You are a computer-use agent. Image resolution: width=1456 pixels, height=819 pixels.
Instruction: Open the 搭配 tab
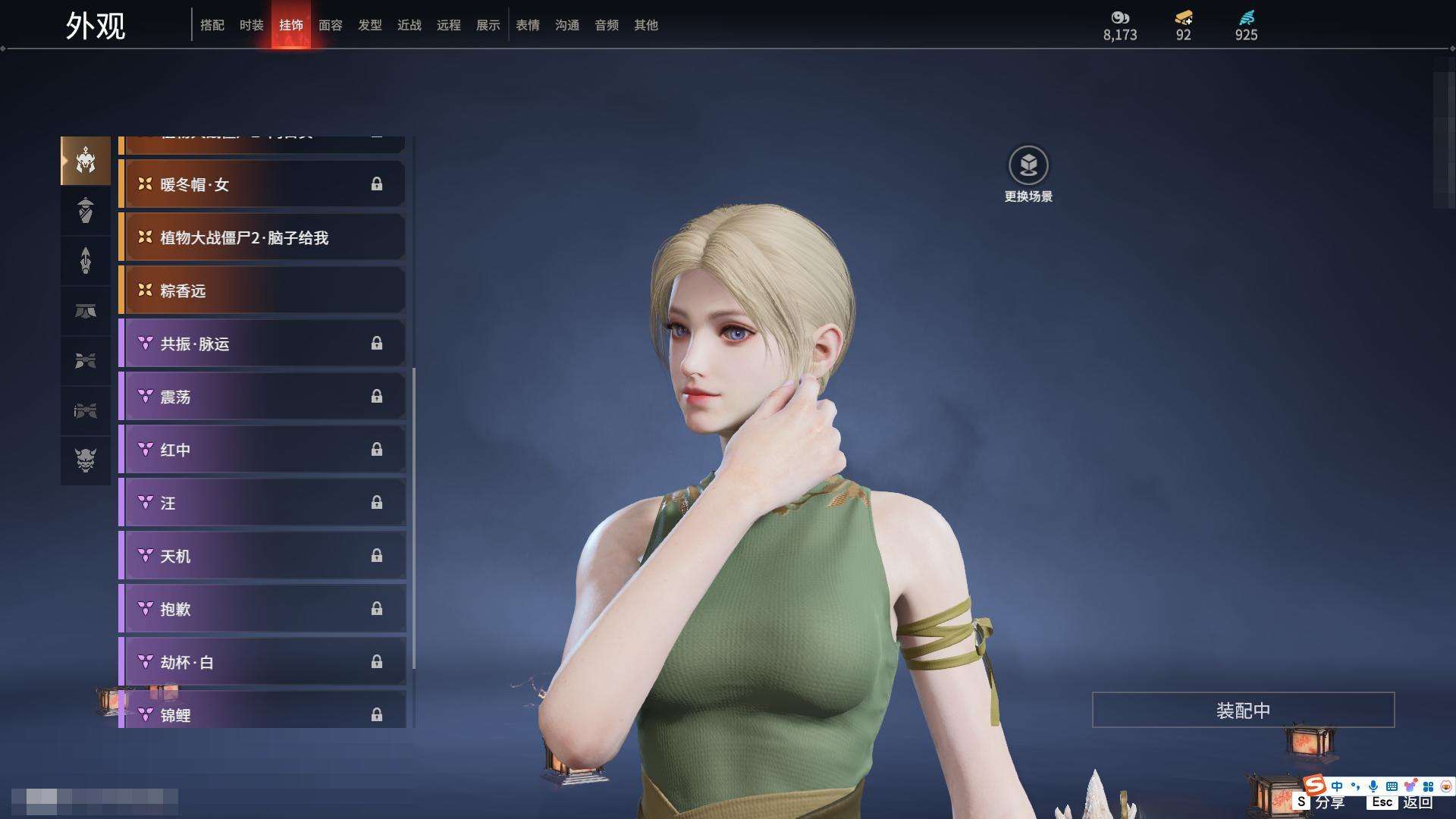(x=212, y=25)
